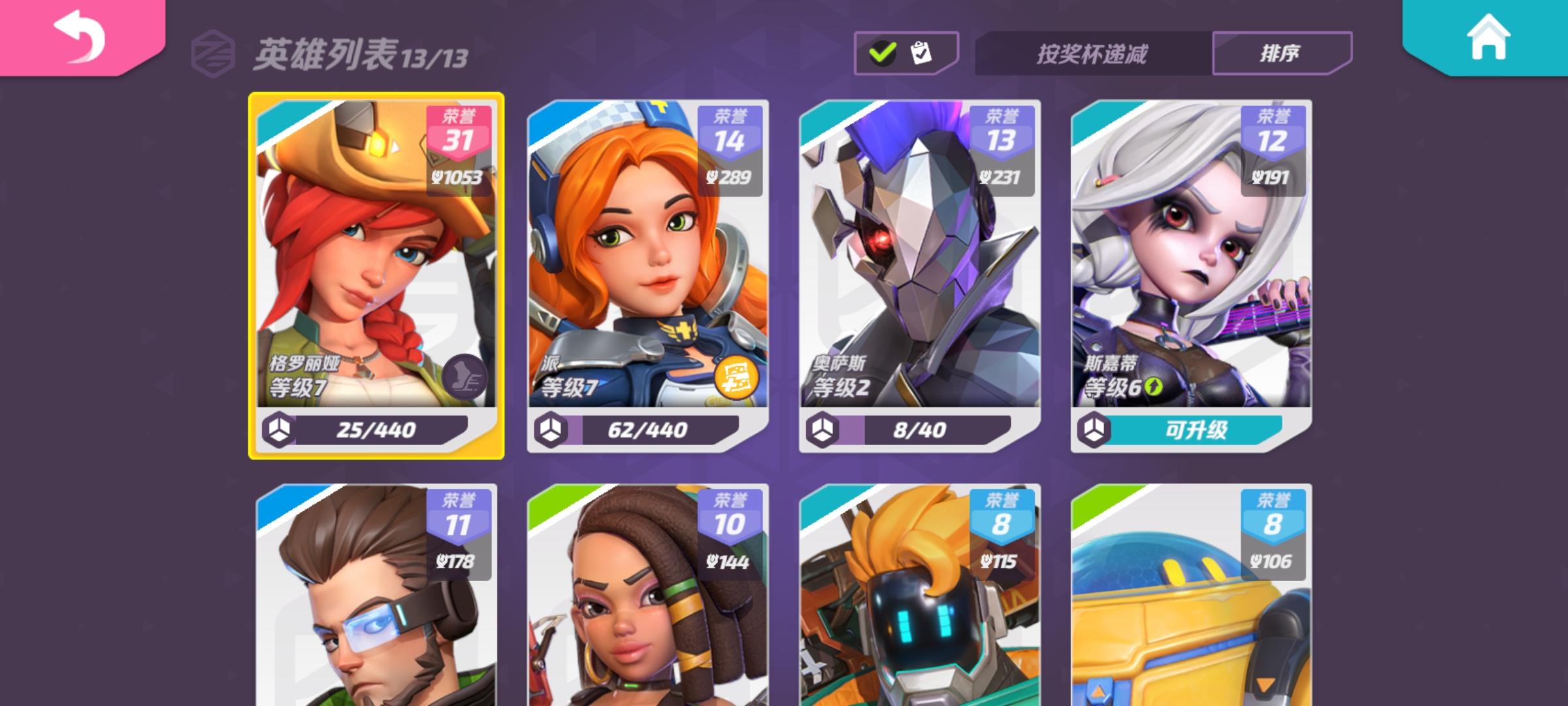Click the 排序 sort button
1568x706 pixels.
point(1282,52)
